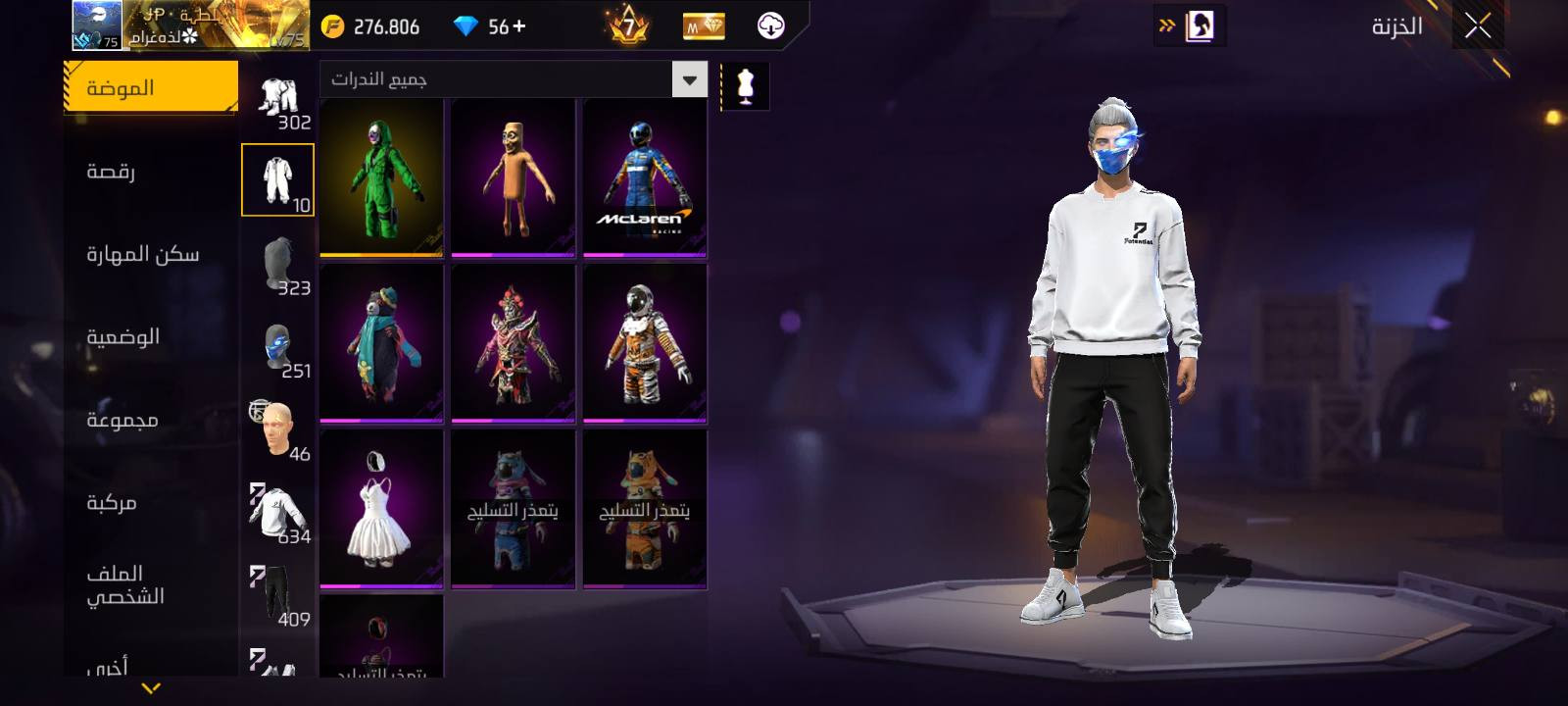Choose the McLaren racing suit
Image resolution: width=1568 pixels, height=706 pixels.
tap(644, 177)
